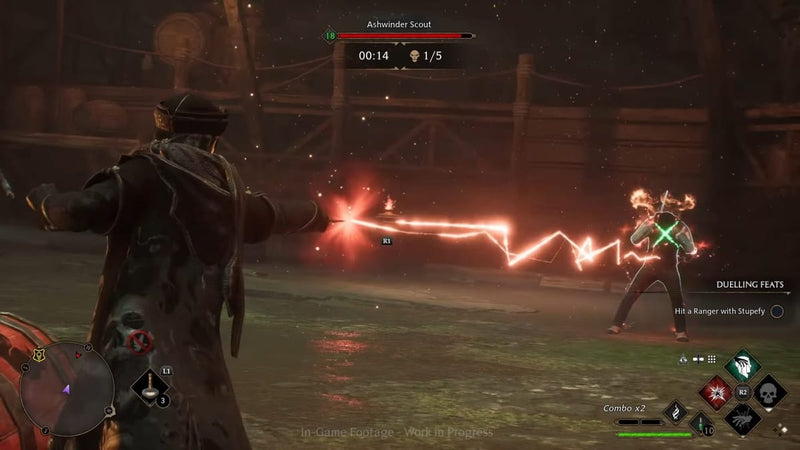The width and height of the screenshot is (800, 450).
Task: Cast the skull curse spell
Action: (x=769, y=392)
